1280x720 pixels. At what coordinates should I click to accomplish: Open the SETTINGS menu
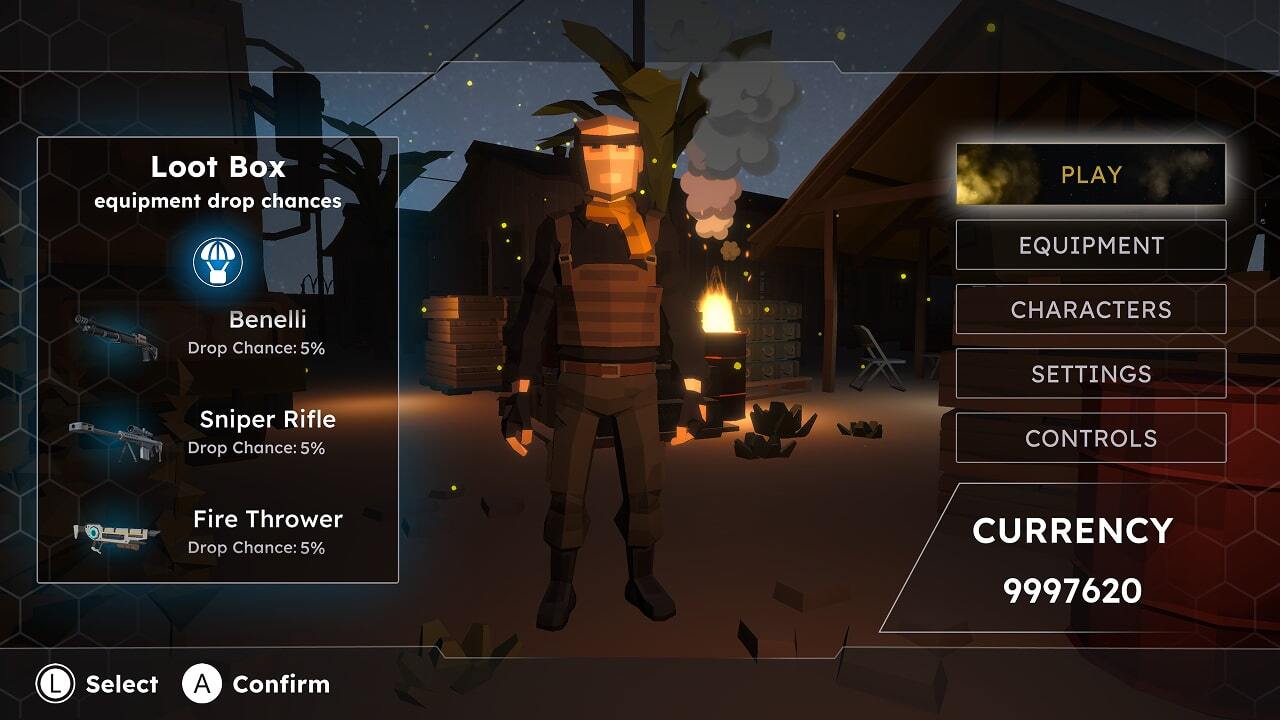1090,373
